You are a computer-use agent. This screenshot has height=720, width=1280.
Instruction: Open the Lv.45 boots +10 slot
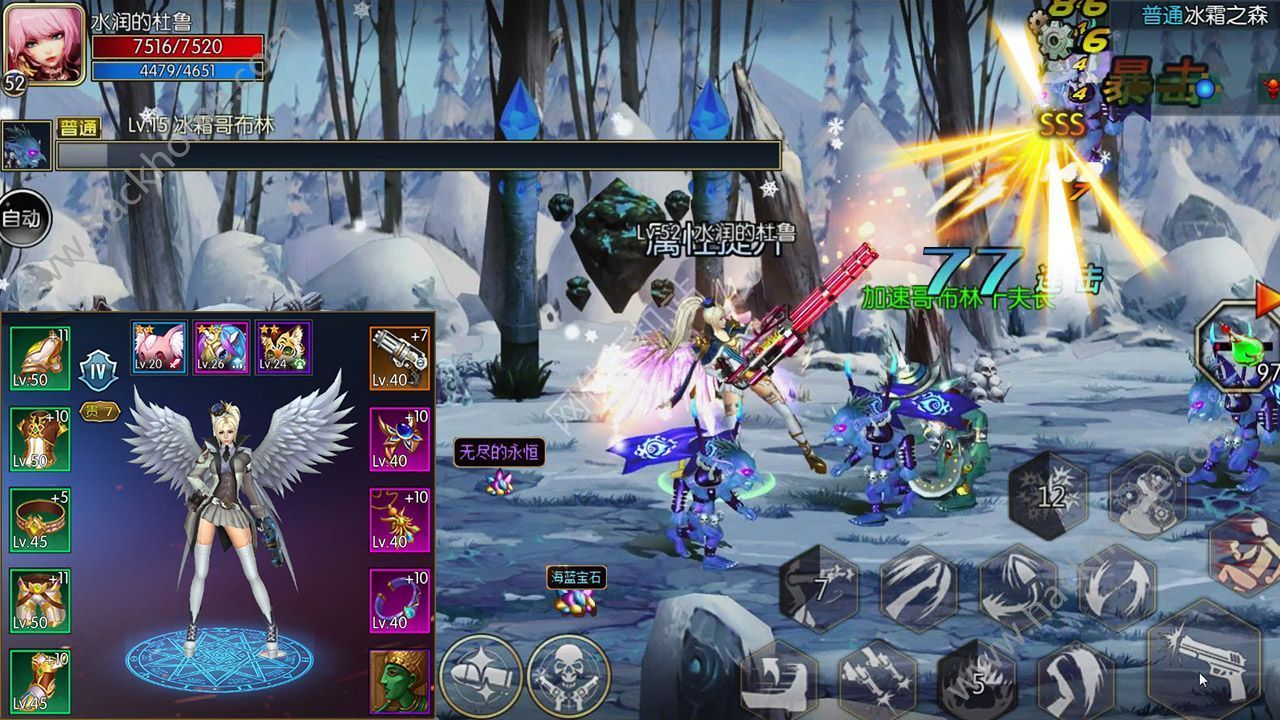click(40, 682)
